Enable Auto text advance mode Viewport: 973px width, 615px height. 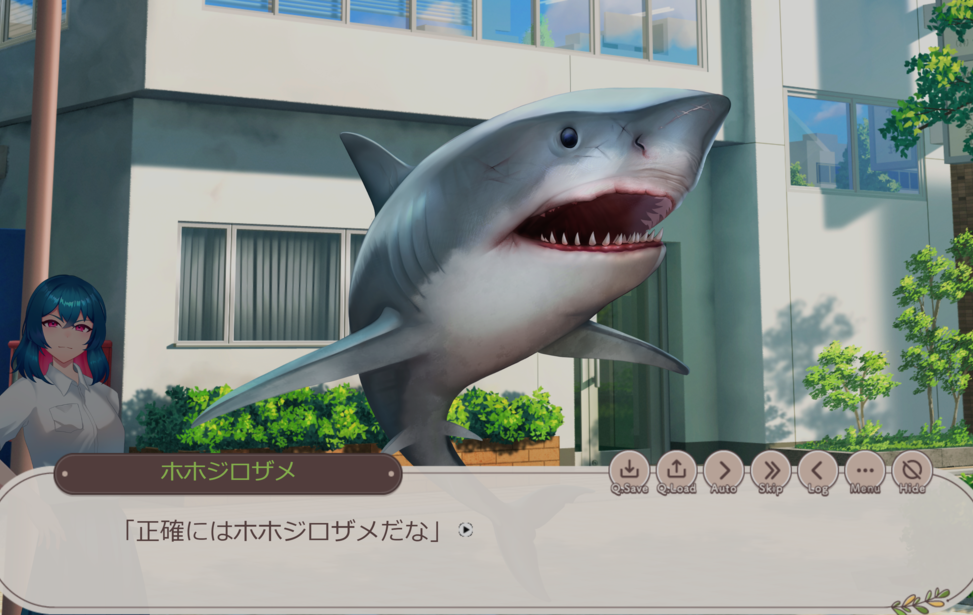click(x=723, y=469)
